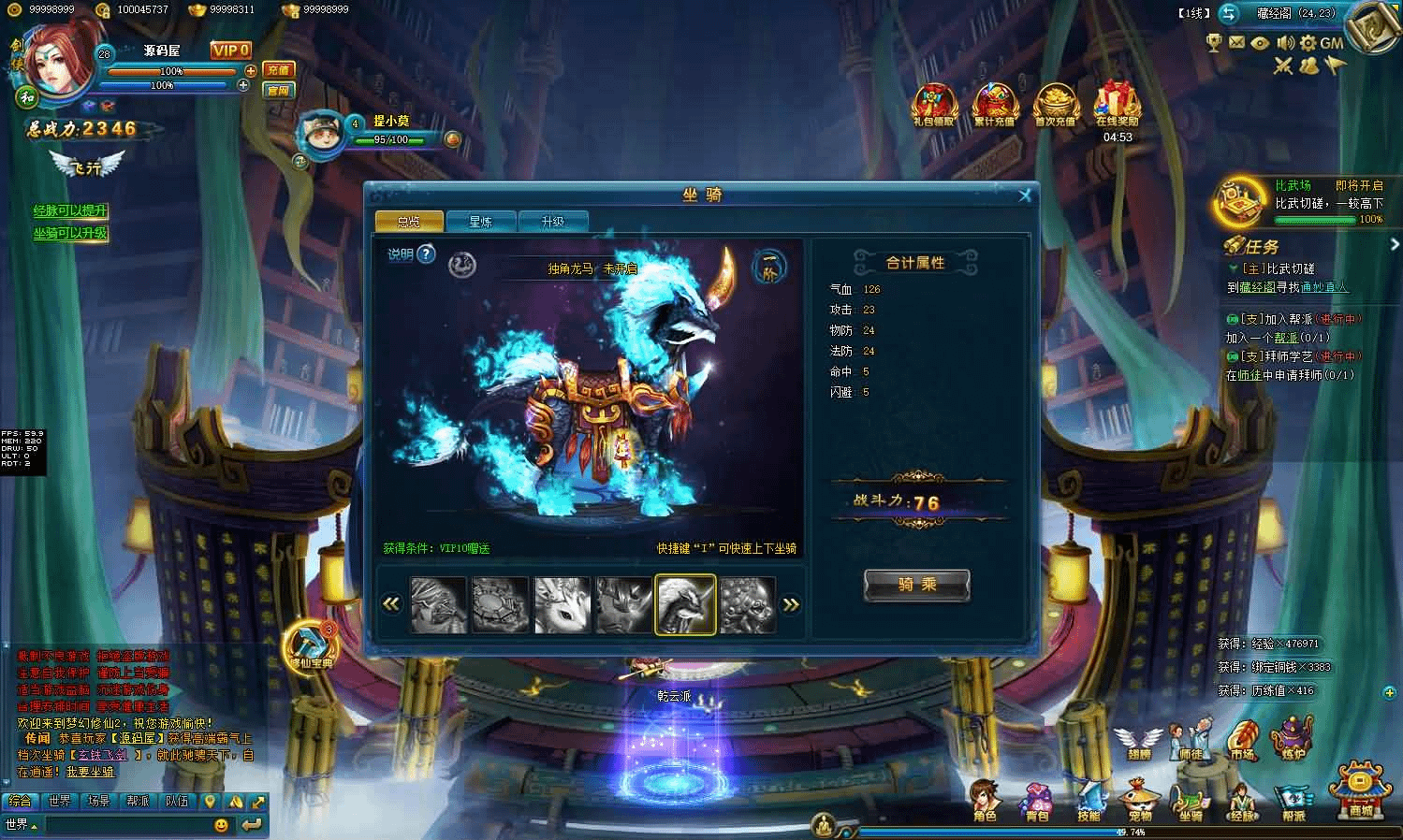The width and height of the screenshot is (1403, 840).
Task: Open the 说明 help question mark
Action: pos(426,253)
